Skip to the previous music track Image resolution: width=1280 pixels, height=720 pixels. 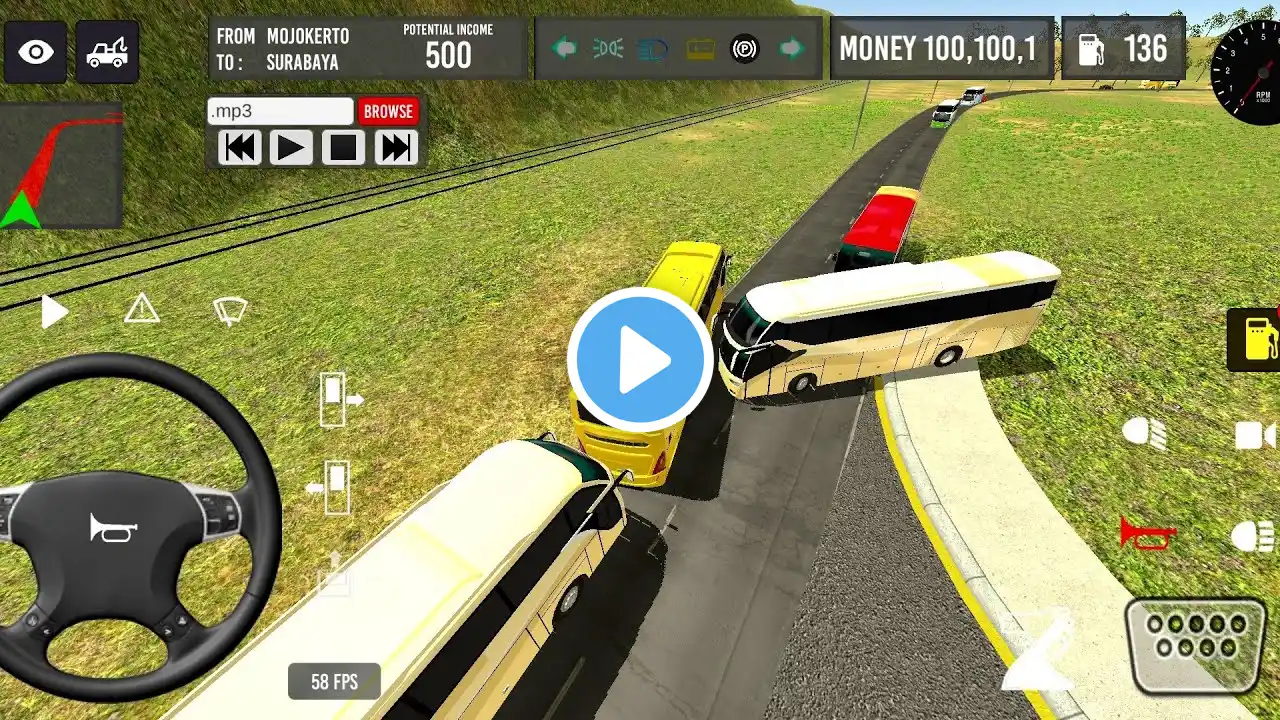239,148
